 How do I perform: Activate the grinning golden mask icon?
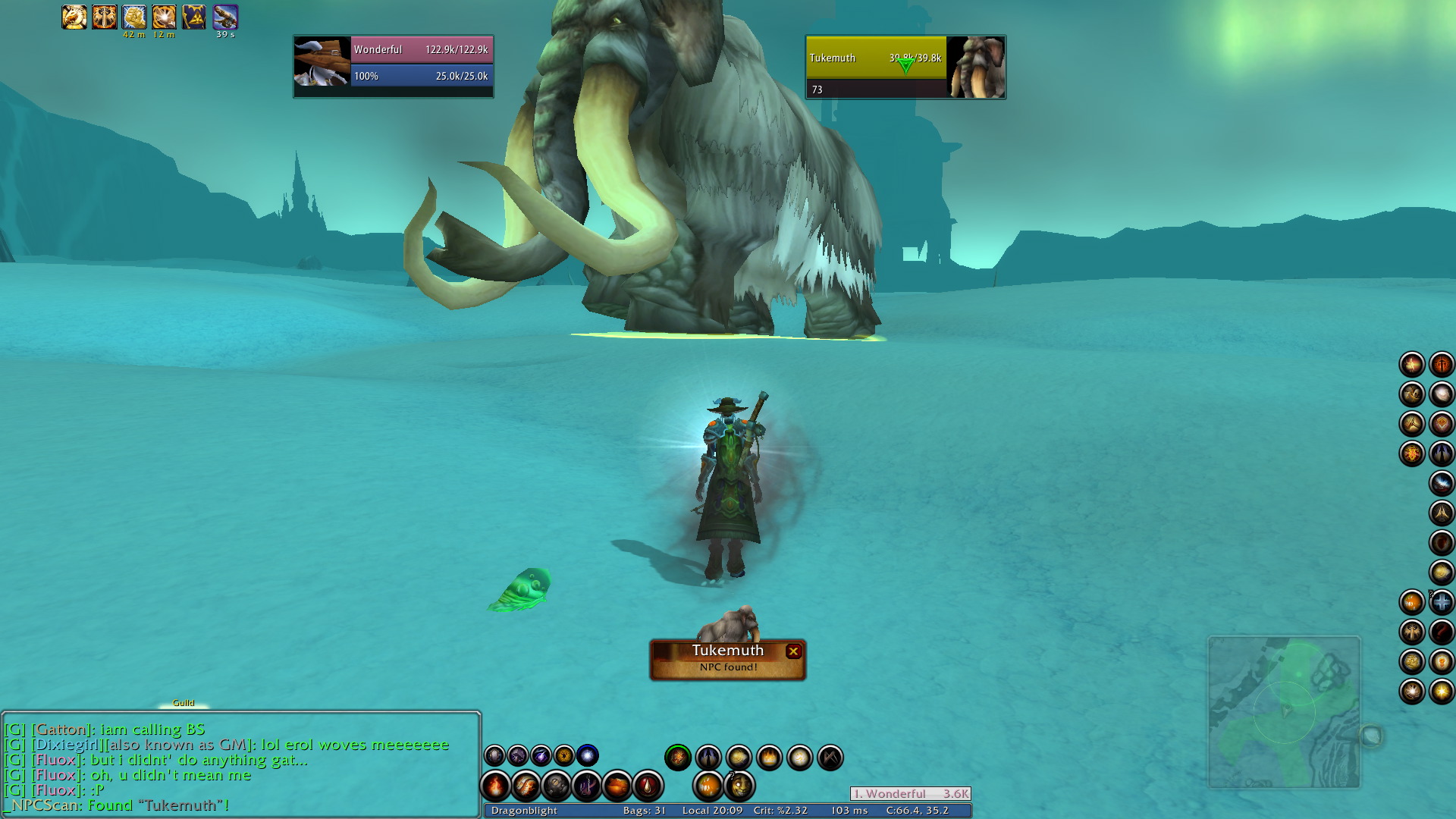[739, 786]
